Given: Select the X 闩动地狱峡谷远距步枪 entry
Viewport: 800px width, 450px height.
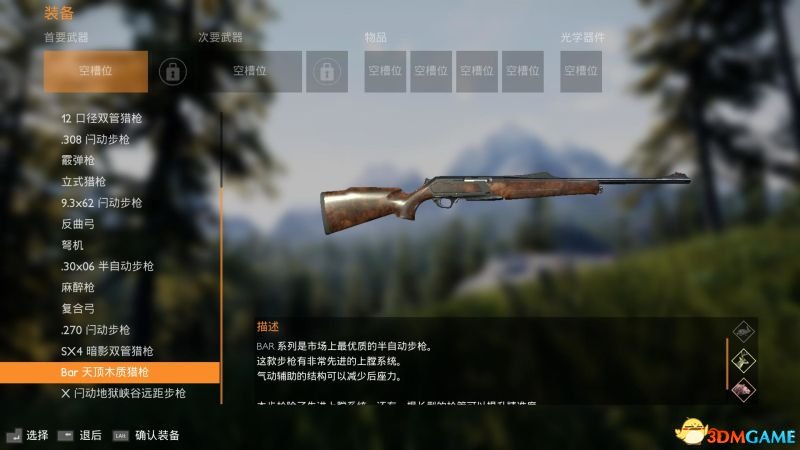Looking at the screenshot, I should 123,393.
